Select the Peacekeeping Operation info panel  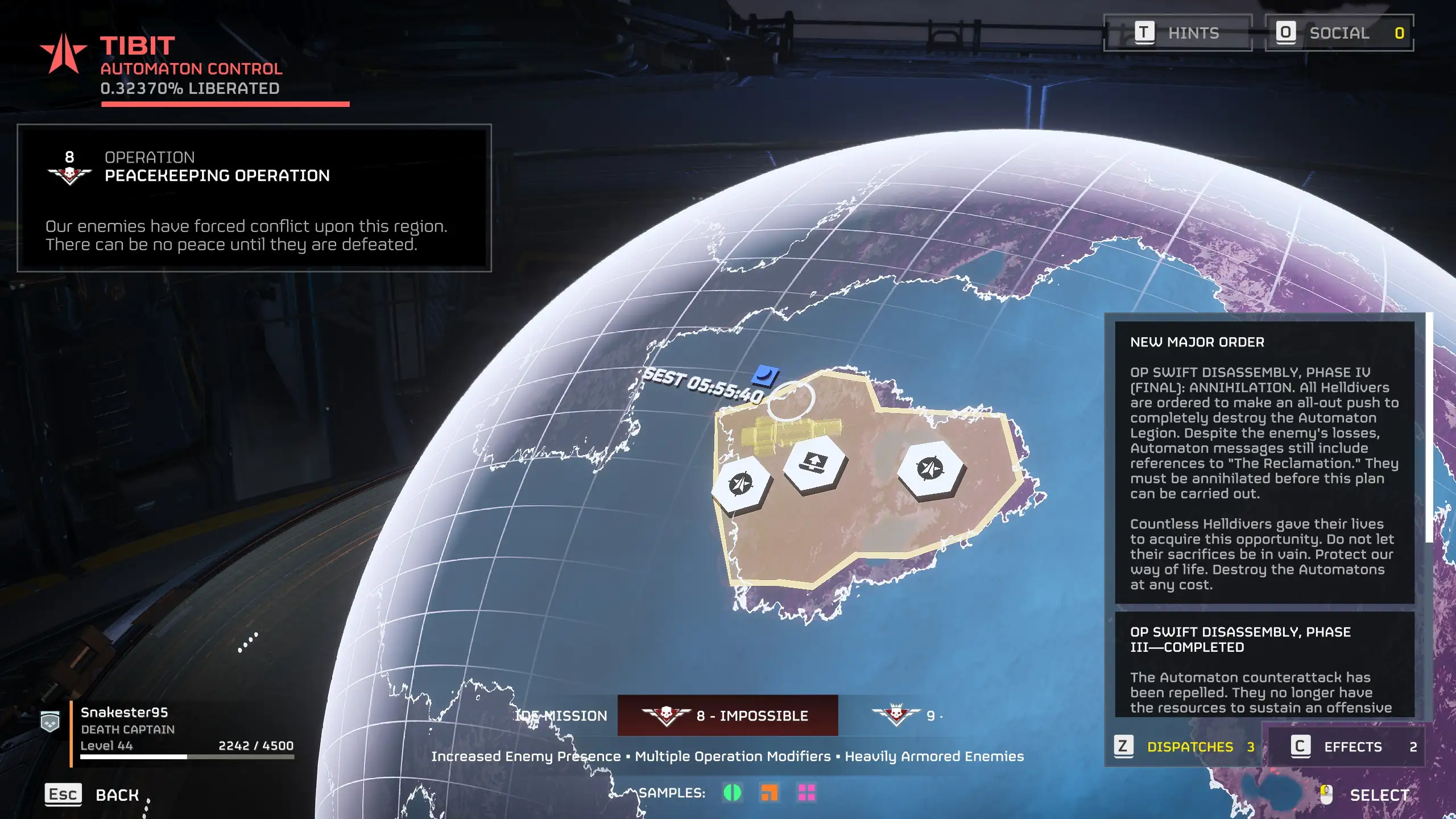254,198
